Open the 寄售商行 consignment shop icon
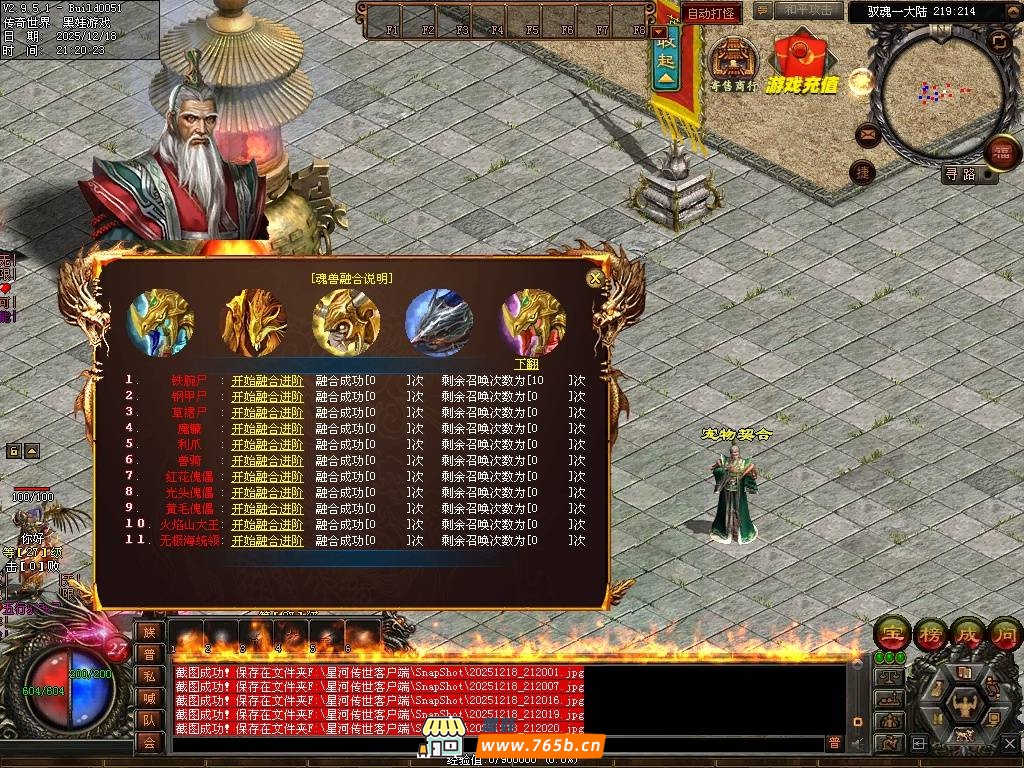The width and height of the screenshot is (1024, 768). point(733,65)
